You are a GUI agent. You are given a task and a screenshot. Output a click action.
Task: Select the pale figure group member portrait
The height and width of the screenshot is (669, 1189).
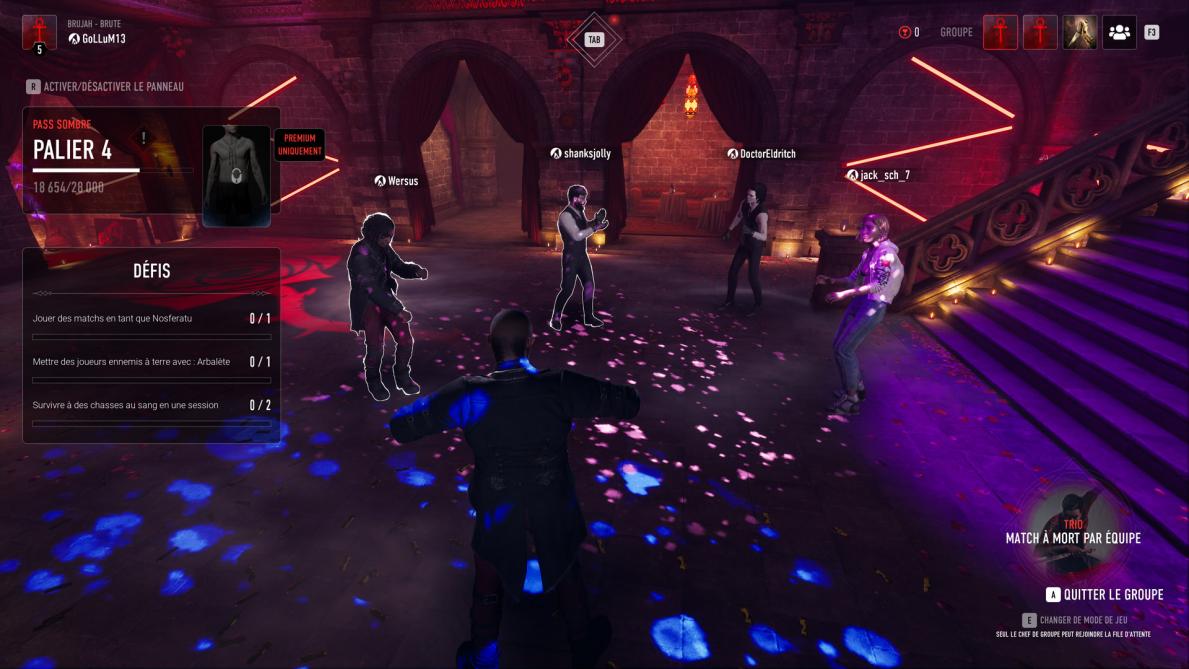tap(1079, 32)
